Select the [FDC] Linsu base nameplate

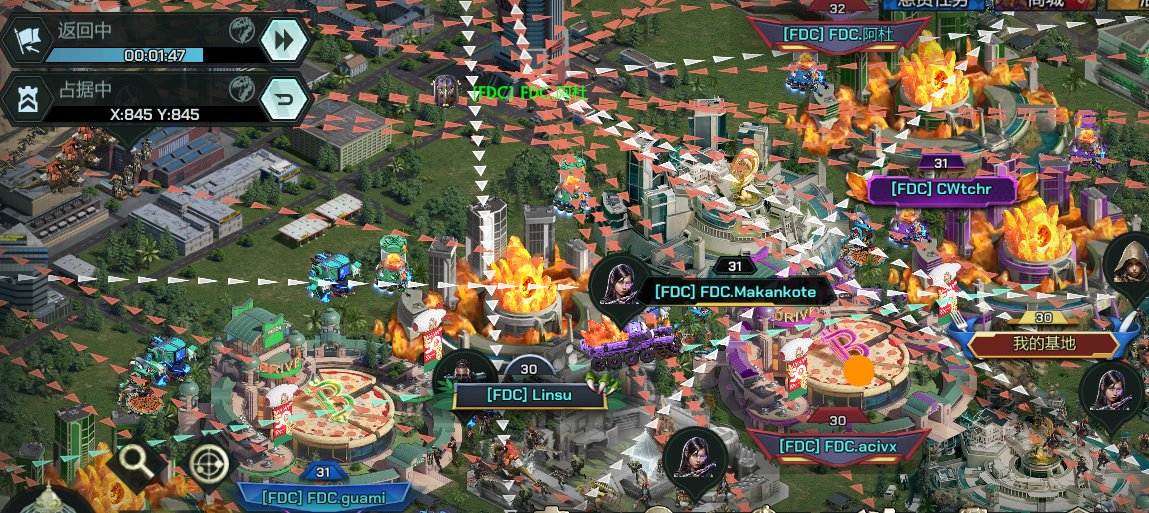click(x=528, y=395)
